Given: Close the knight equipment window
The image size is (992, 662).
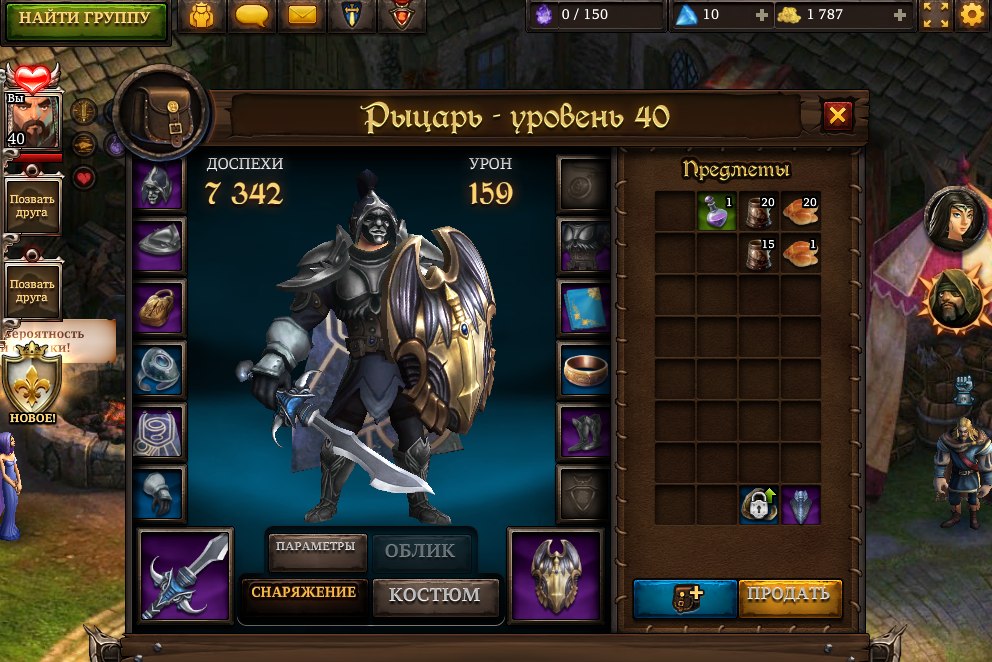Looking at the screenshot, I should 837,116.
